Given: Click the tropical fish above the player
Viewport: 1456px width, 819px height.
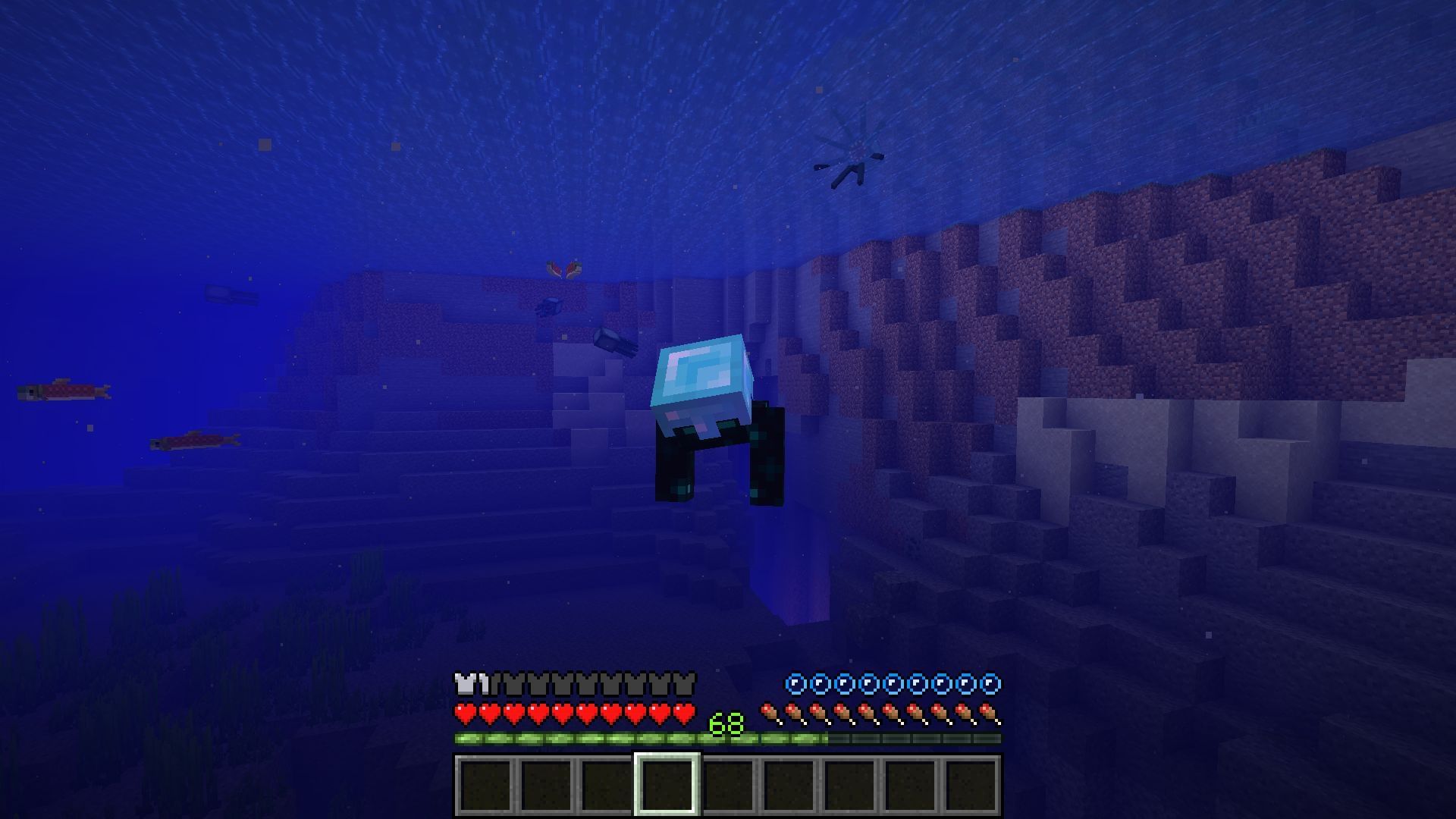Looking at the screenshot, I should tap(563, 267).
